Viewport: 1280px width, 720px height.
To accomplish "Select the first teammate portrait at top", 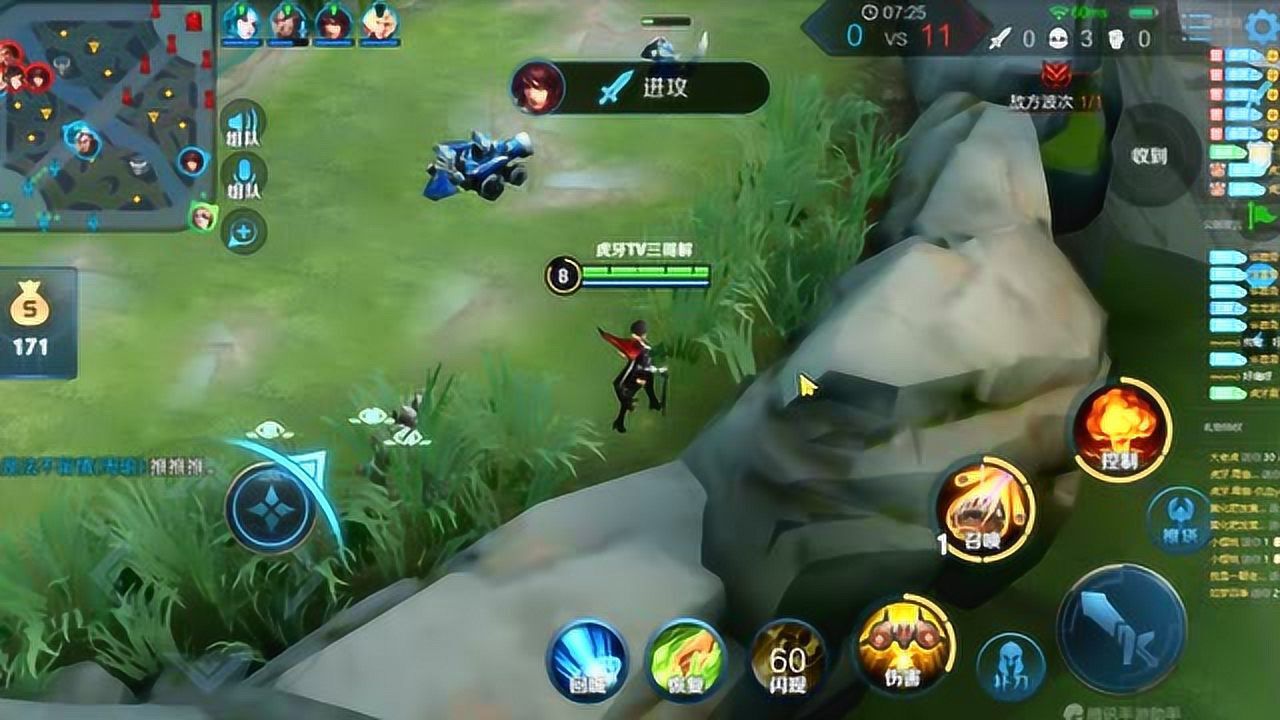I will pyautogui.click(x=241, y=22).
